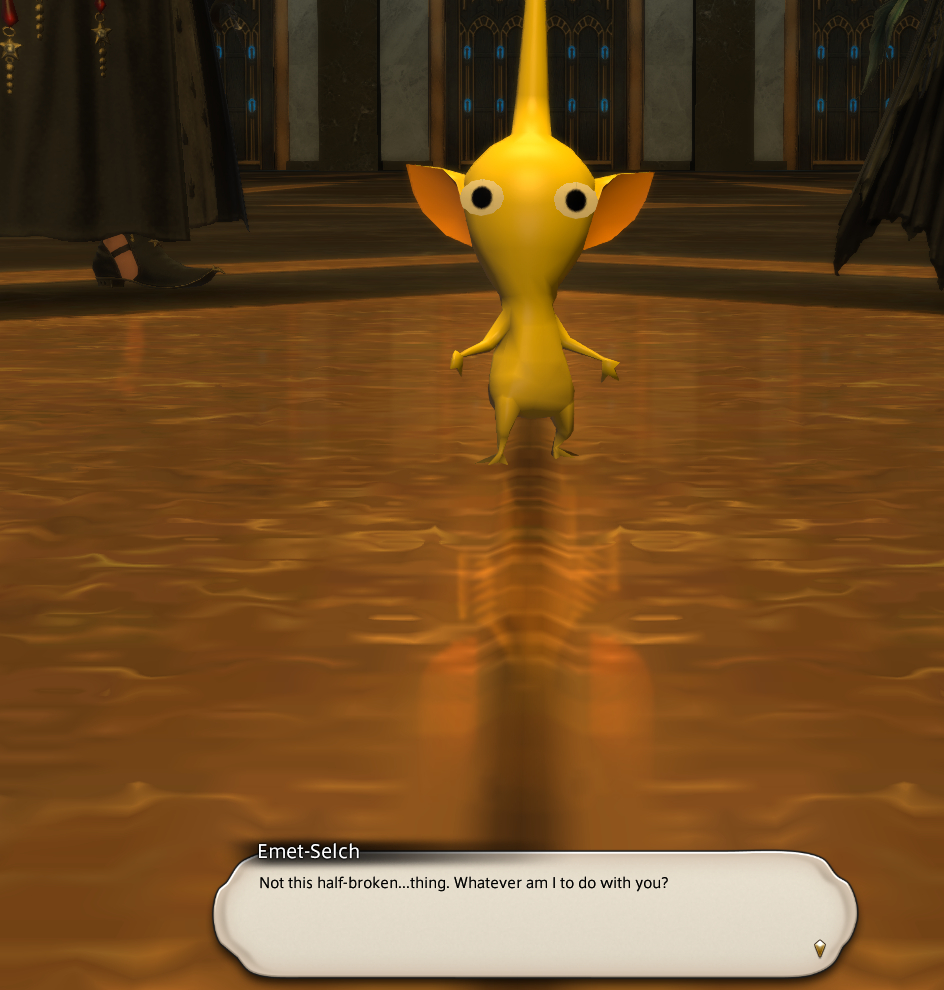Viewport: 944px width, 990px height.
Task: Advance dialogue with the gold arrow indicator
Action: (x=820, y=947)
